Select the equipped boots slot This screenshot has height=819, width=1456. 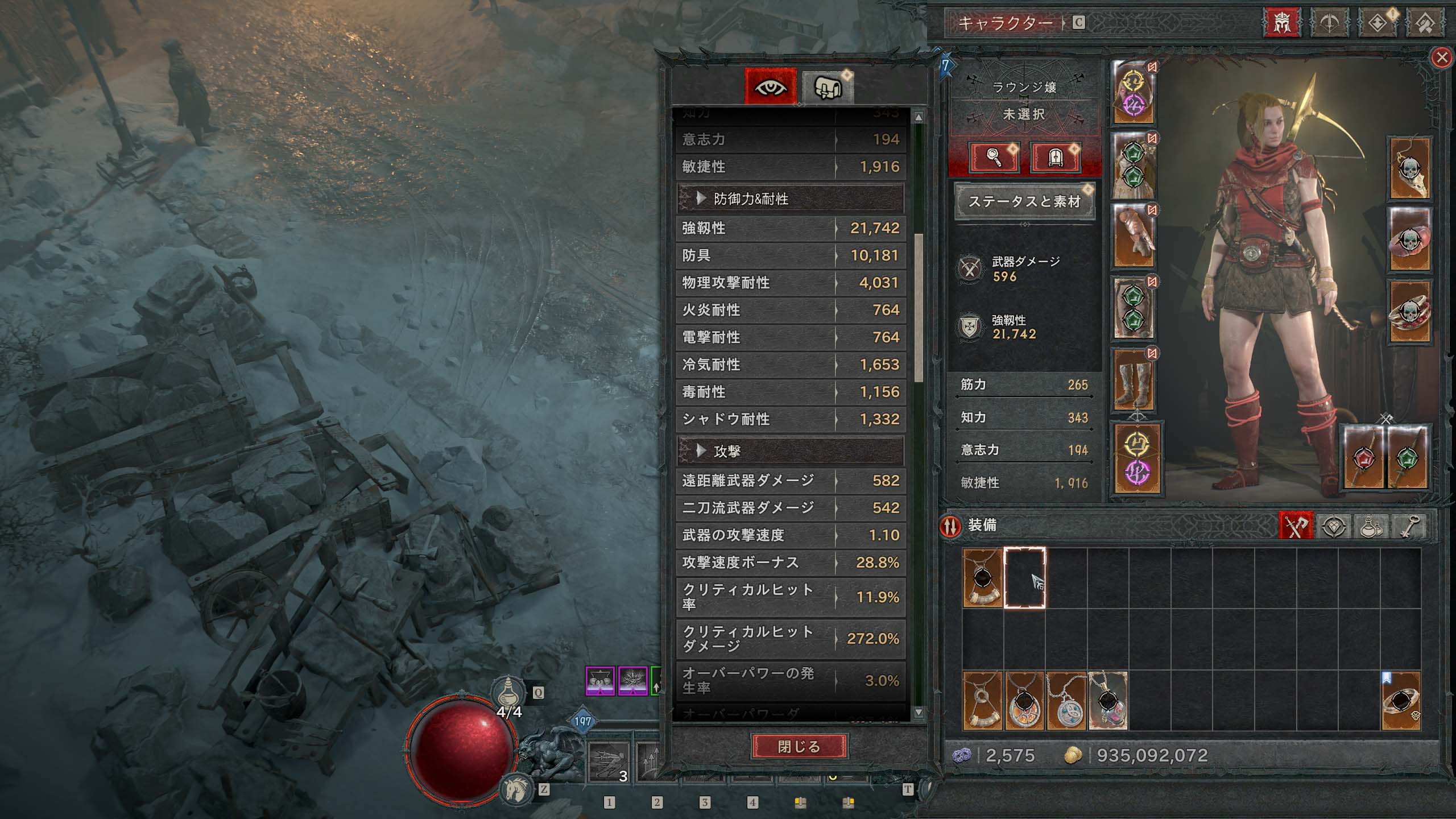(x=1133, y=379)
